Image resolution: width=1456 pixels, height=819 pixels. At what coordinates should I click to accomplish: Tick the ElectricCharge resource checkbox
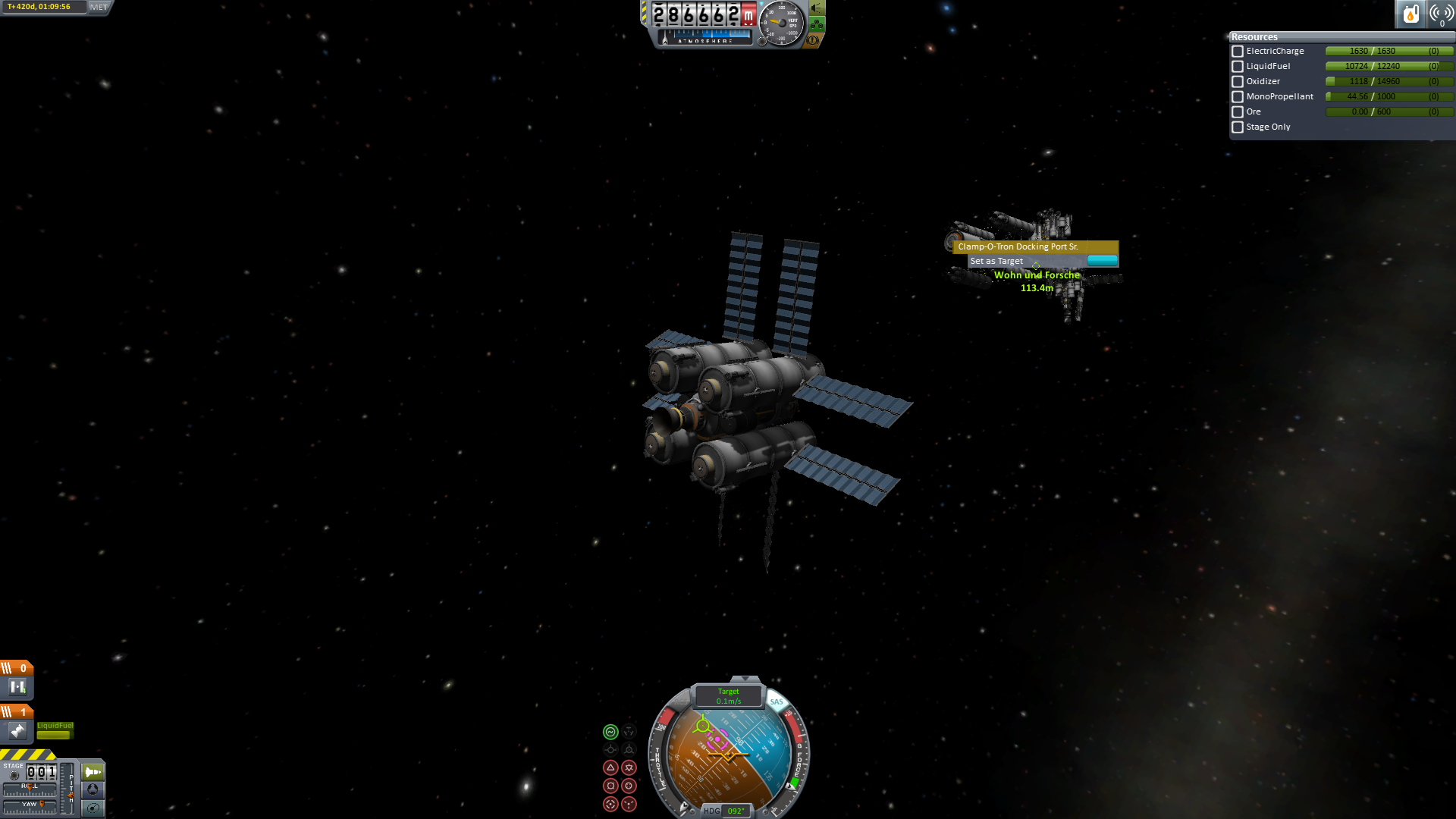(x=1238, y=52)
